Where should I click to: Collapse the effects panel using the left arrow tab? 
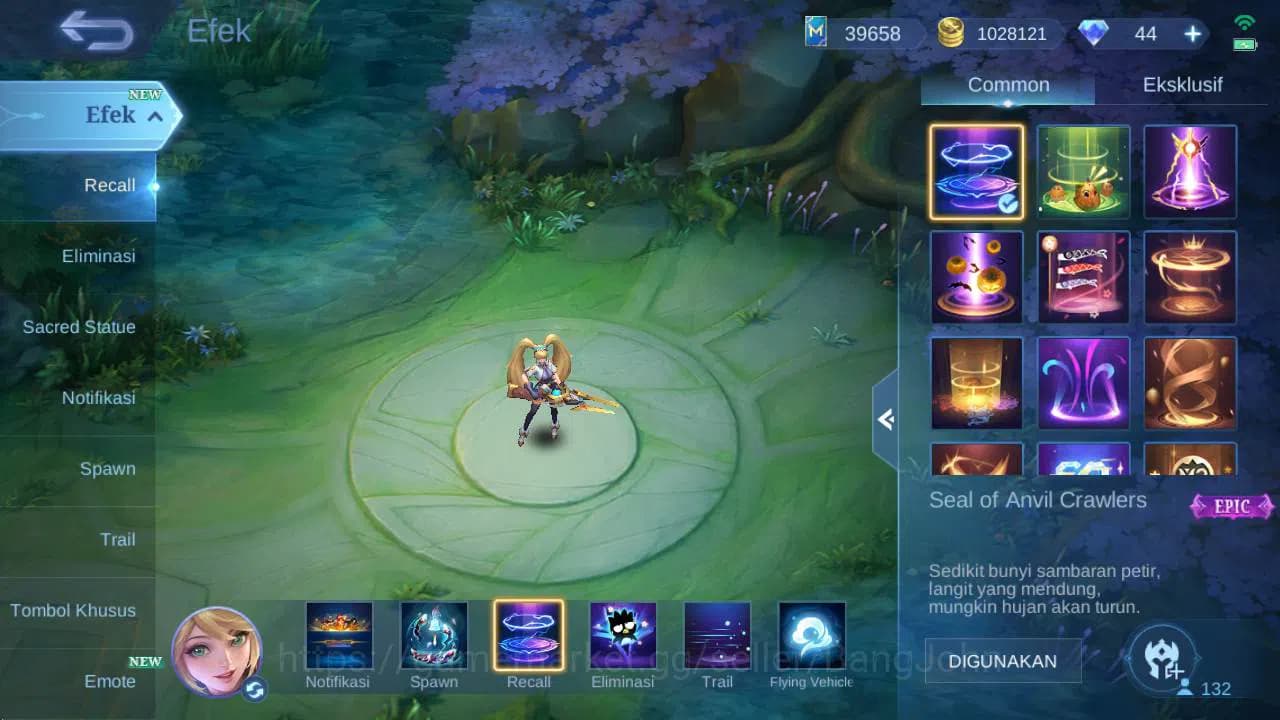click(x=886, y=420)
